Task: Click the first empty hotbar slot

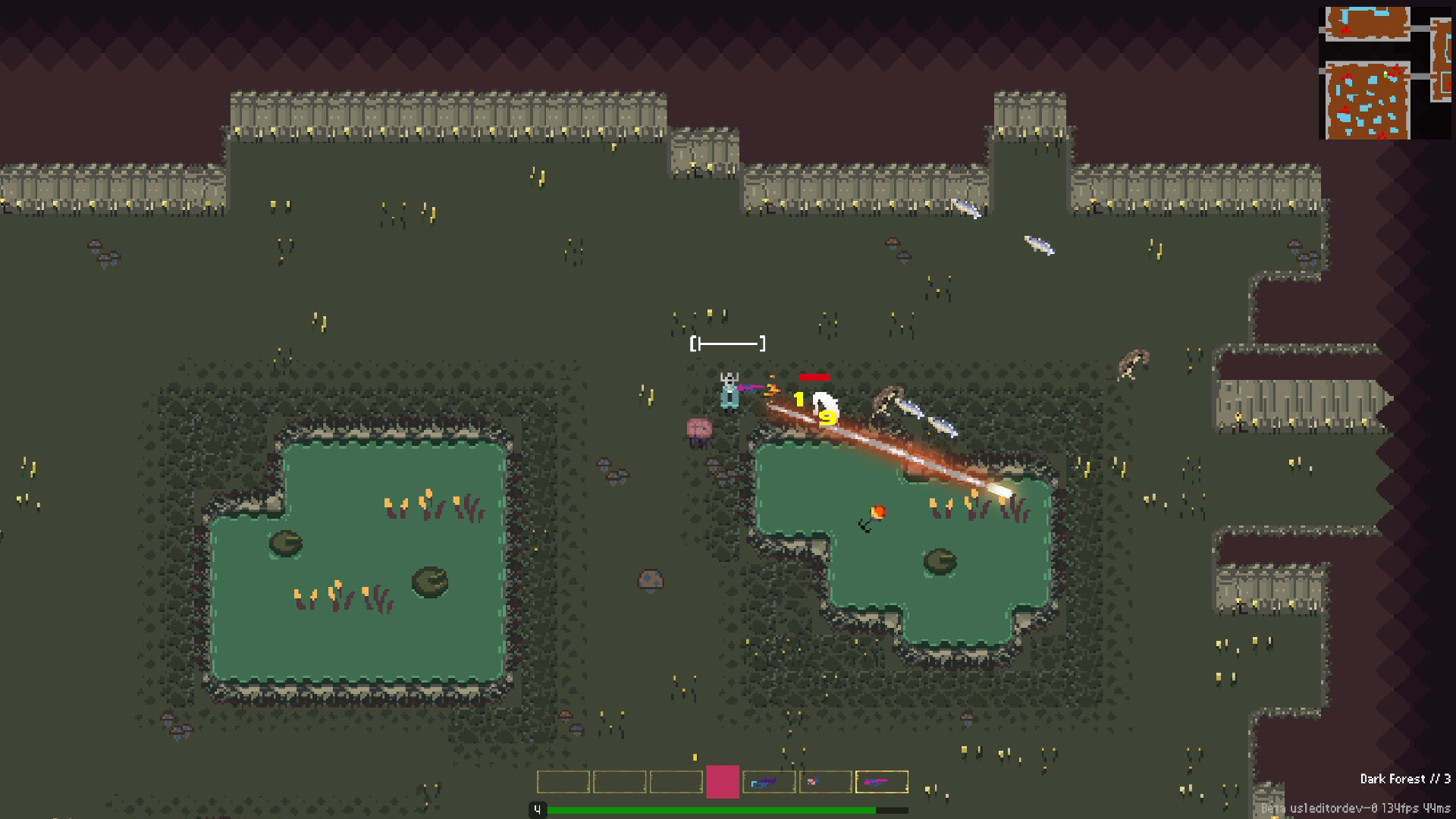Action: 563,781
